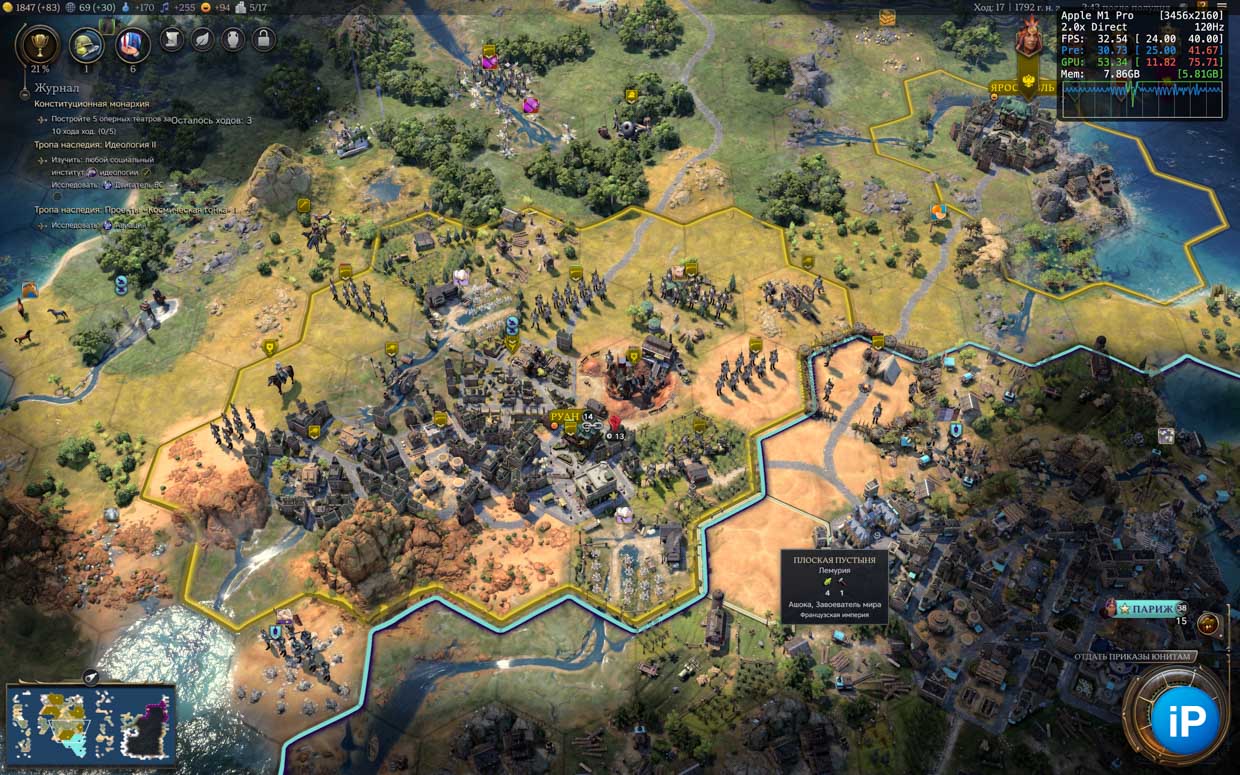The width and height of the screenshot is (1240, 775).
Task: Select the Париж city banner
Action: 1150,608
